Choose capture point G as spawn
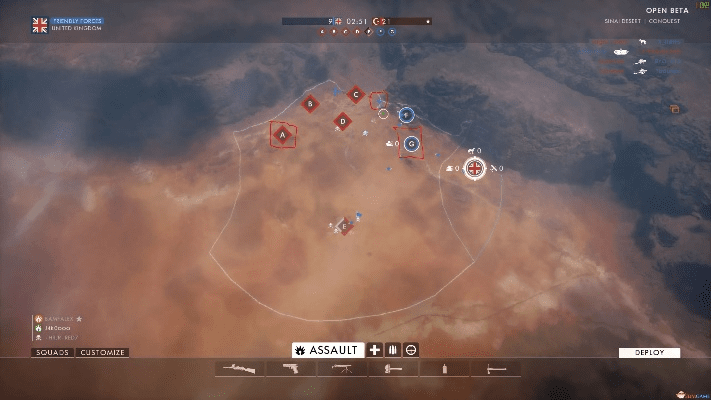This screenshot has width=711, height=400. click(x=410, y=143)
